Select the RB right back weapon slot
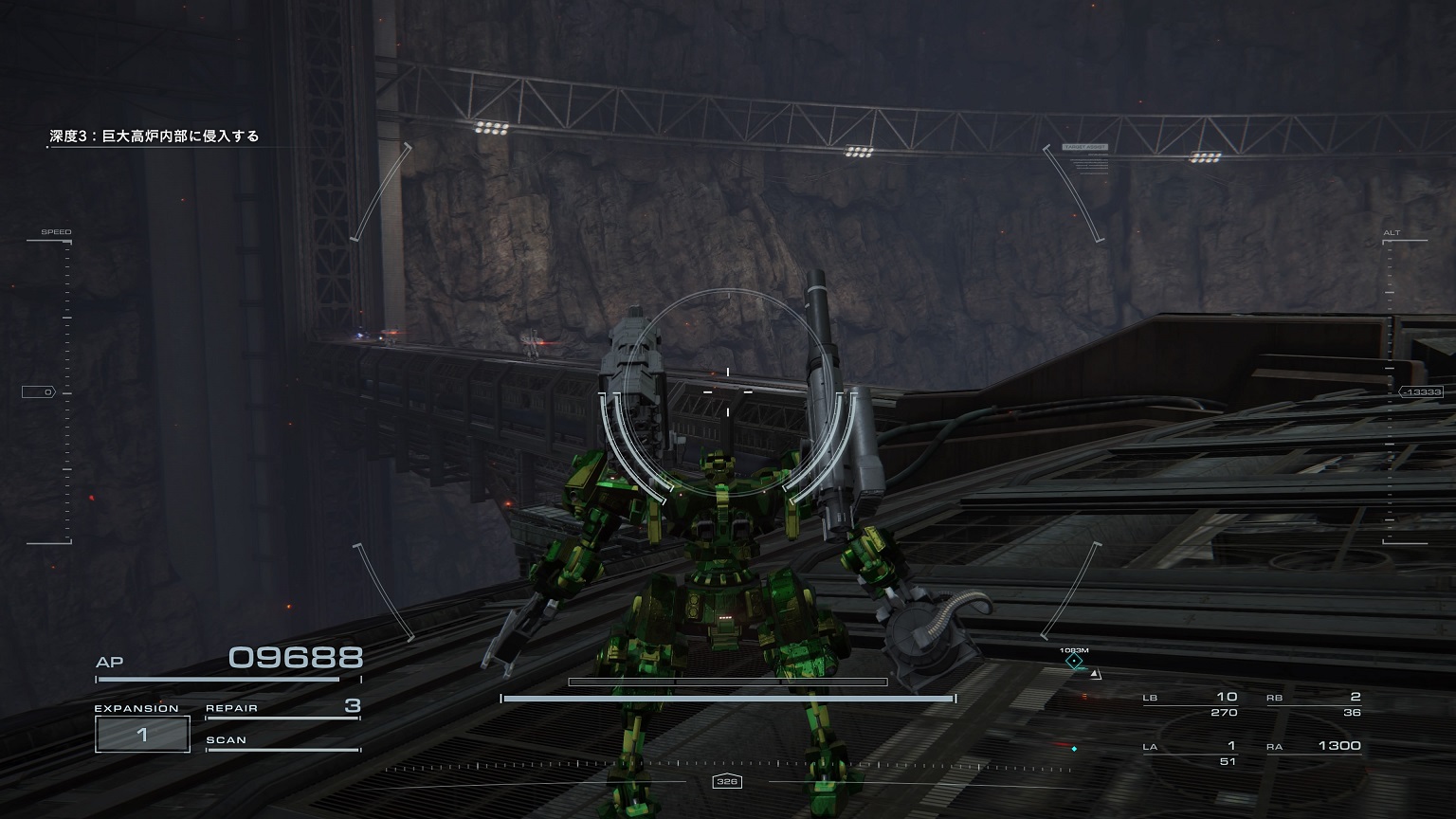This screenshot has width=1456, height=819. (x=1314, y=704)
